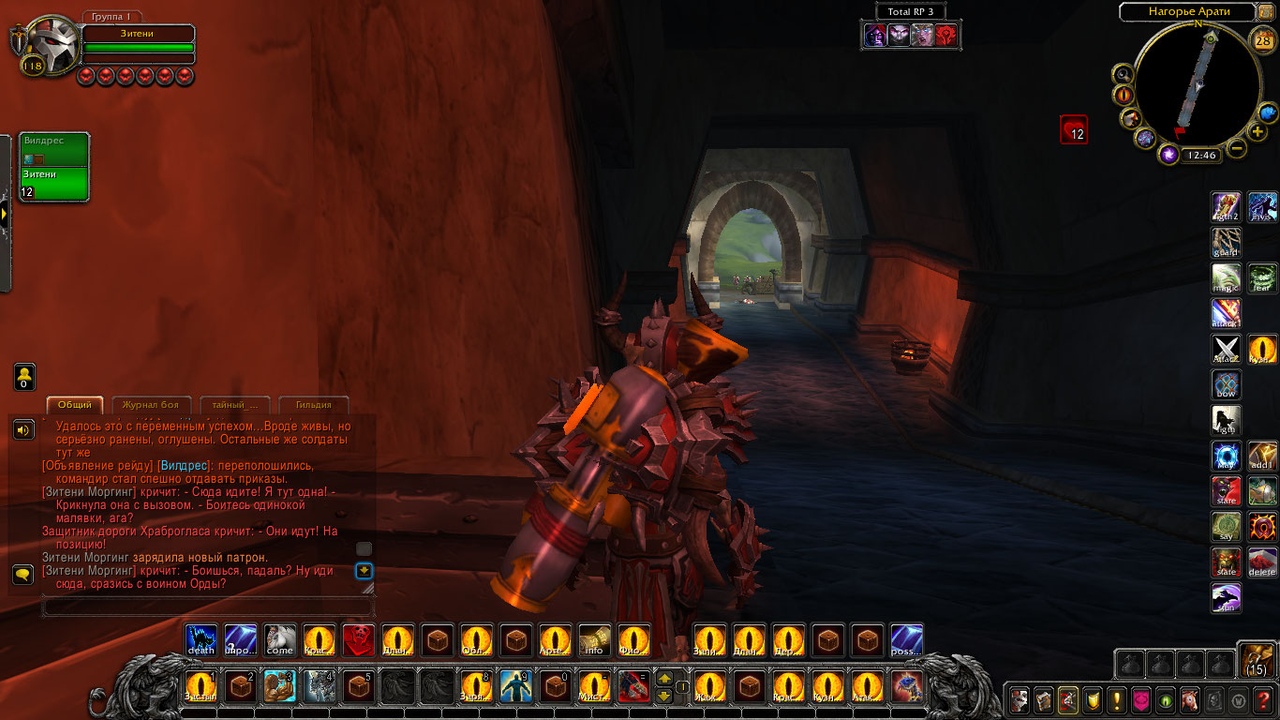Open the calendar button showing 28
The width and height of the screenshot is (1280, 720).
(1262, 39)
